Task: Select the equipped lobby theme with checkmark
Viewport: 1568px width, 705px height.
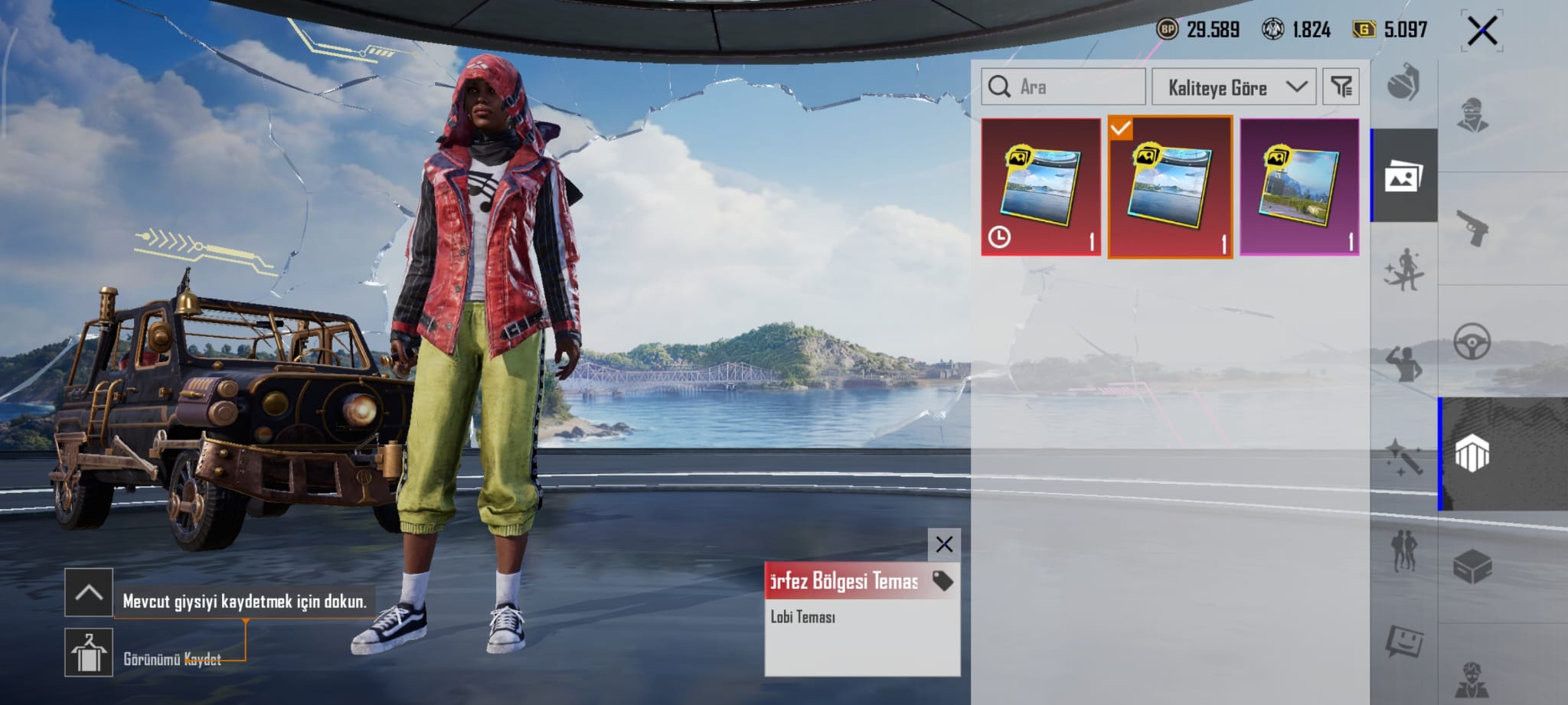Action: [1170, 187]
